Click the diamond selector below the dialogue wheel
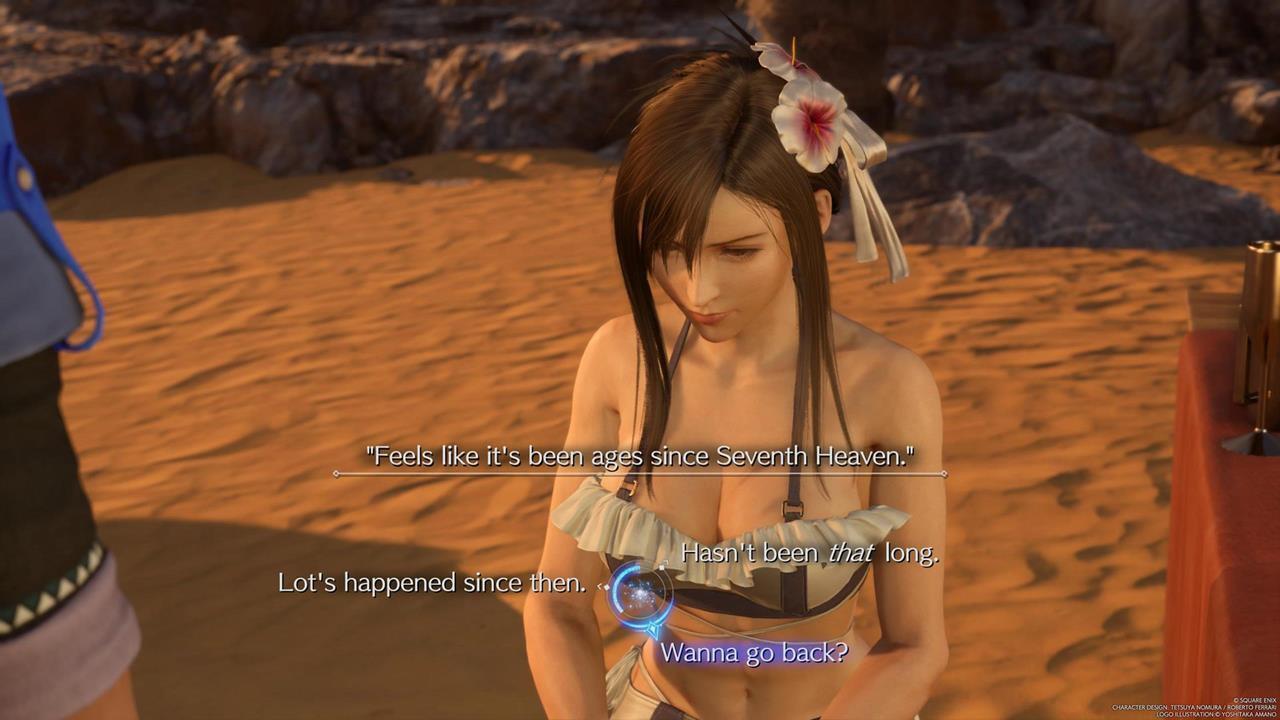The height and width of the screenshot is (720, 1280). pyautogui.click(x=653, y=628)
